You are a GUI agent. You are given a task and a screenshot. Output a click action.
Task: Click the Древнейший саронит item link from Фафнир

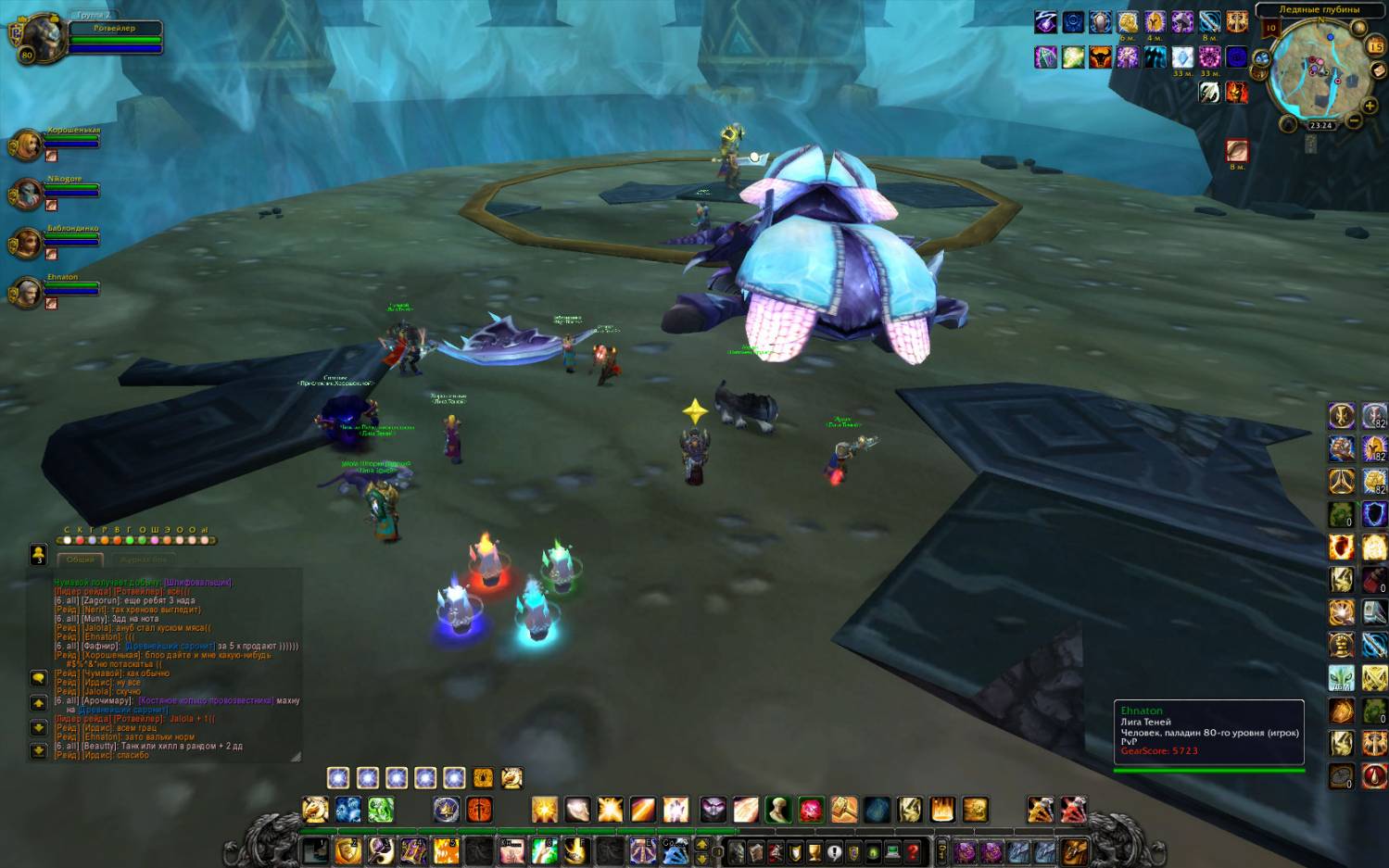pos(170,646)
